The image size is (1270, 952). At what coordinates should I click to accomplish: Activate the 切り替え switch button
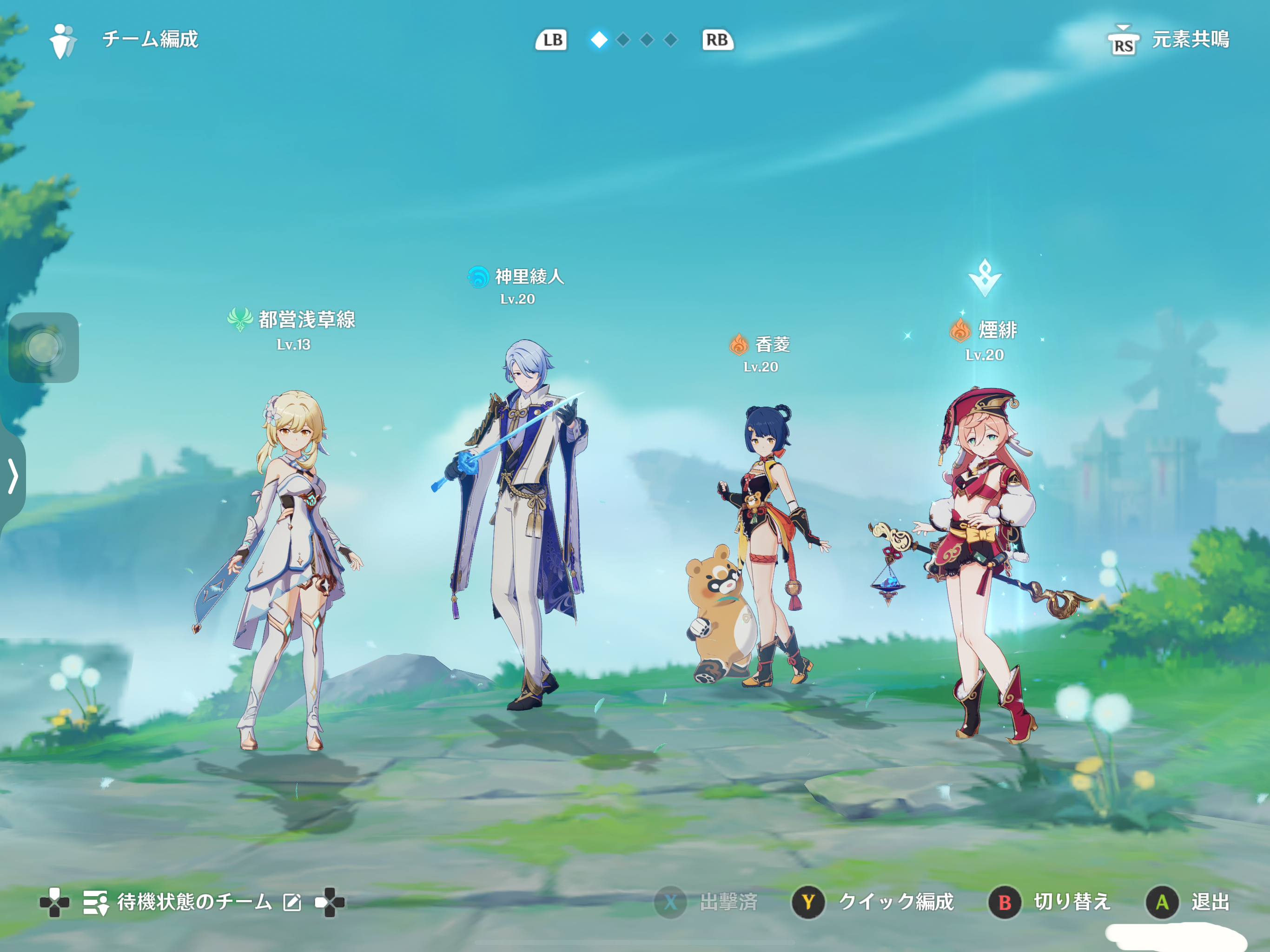[x=1050, y=902]
